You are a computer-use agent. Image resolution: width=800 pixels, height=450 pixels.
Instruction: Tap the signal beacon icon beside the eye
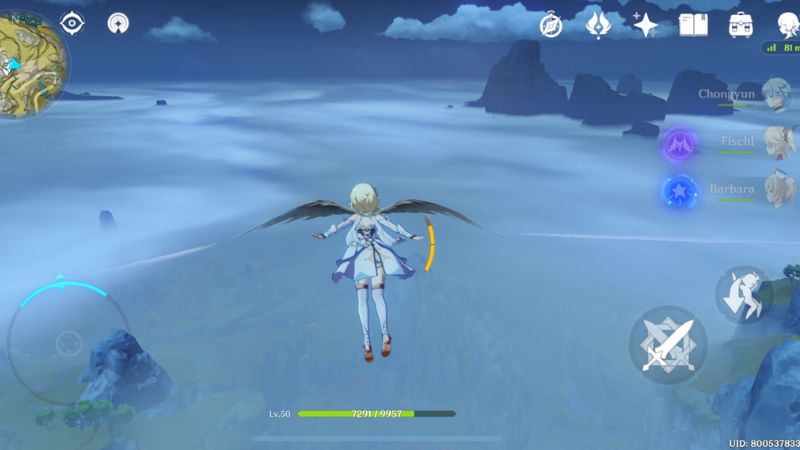point(118,23)
